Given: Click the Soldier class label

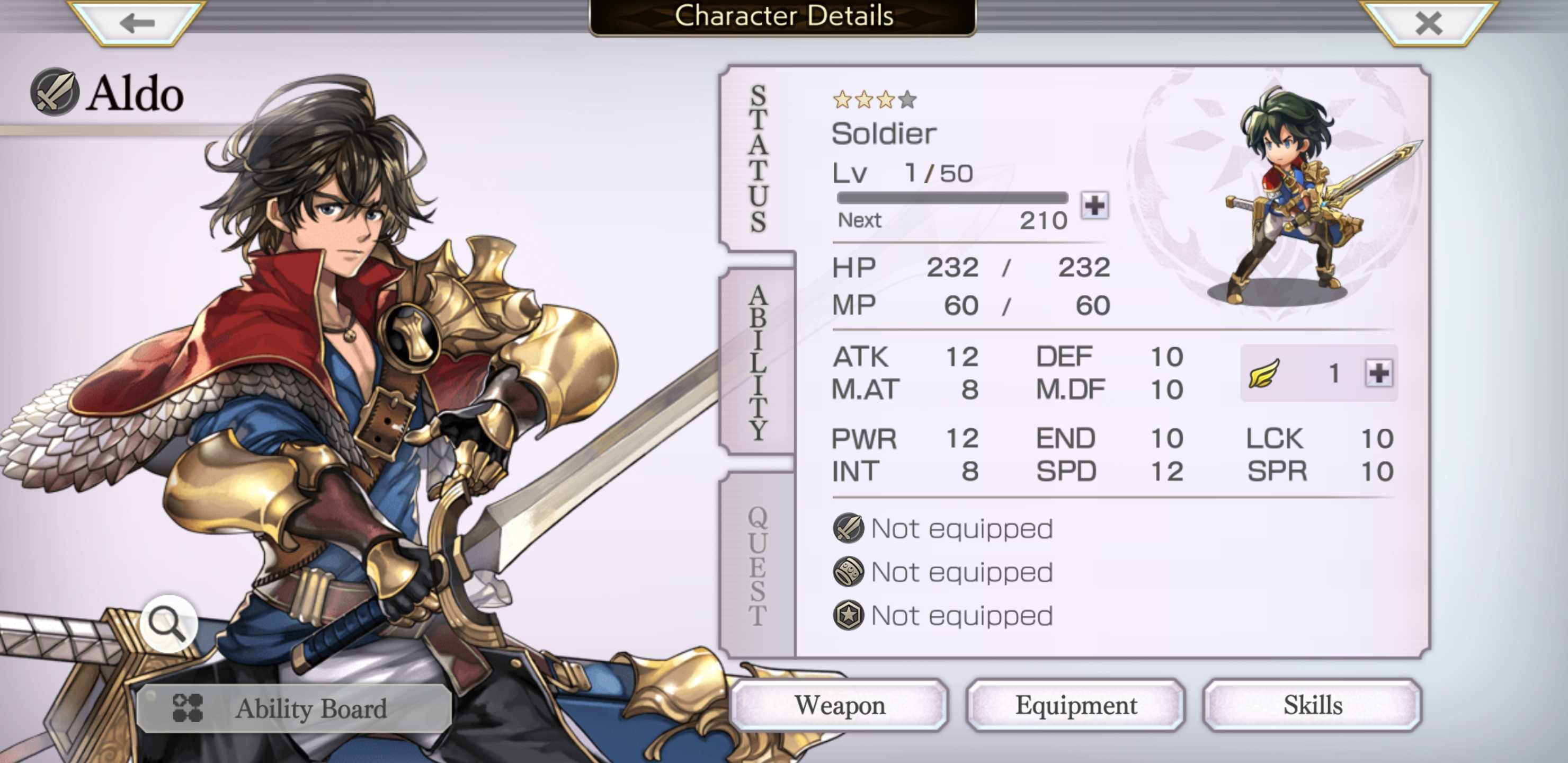Looking at the screenshot, I should (883, 134).
